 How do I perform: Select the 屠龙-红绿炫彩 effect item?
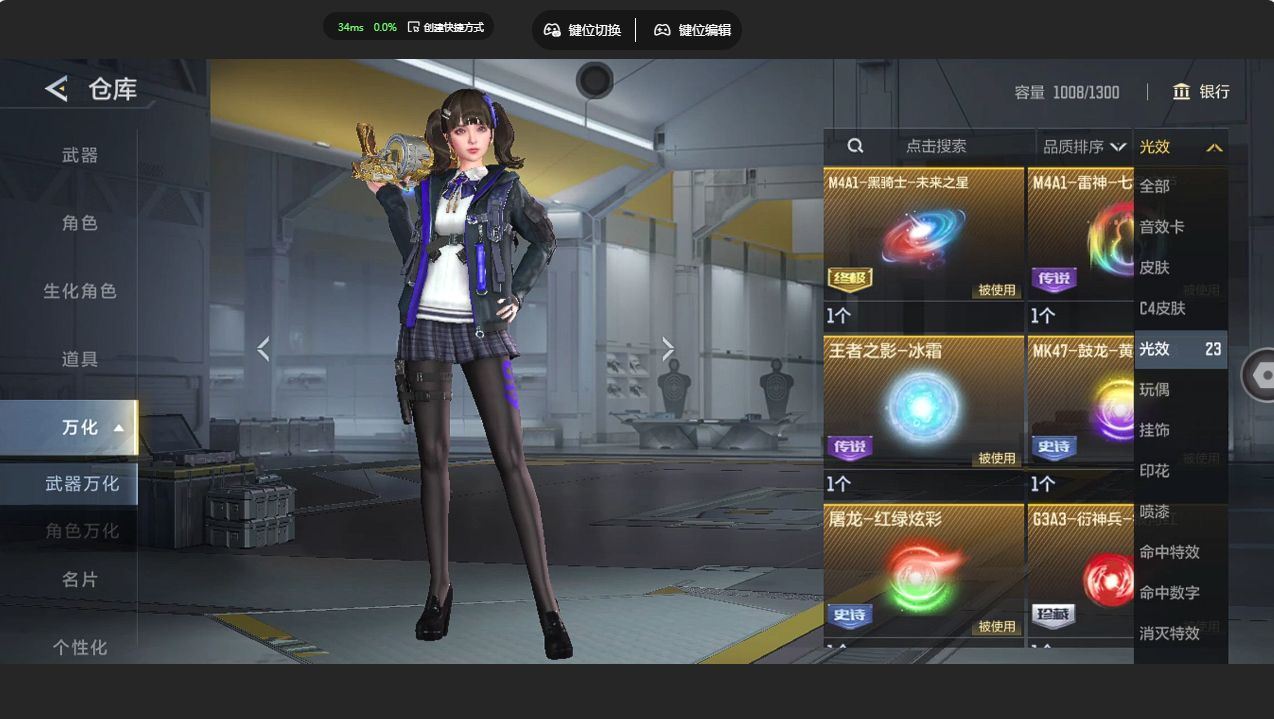tap(923, 570)
